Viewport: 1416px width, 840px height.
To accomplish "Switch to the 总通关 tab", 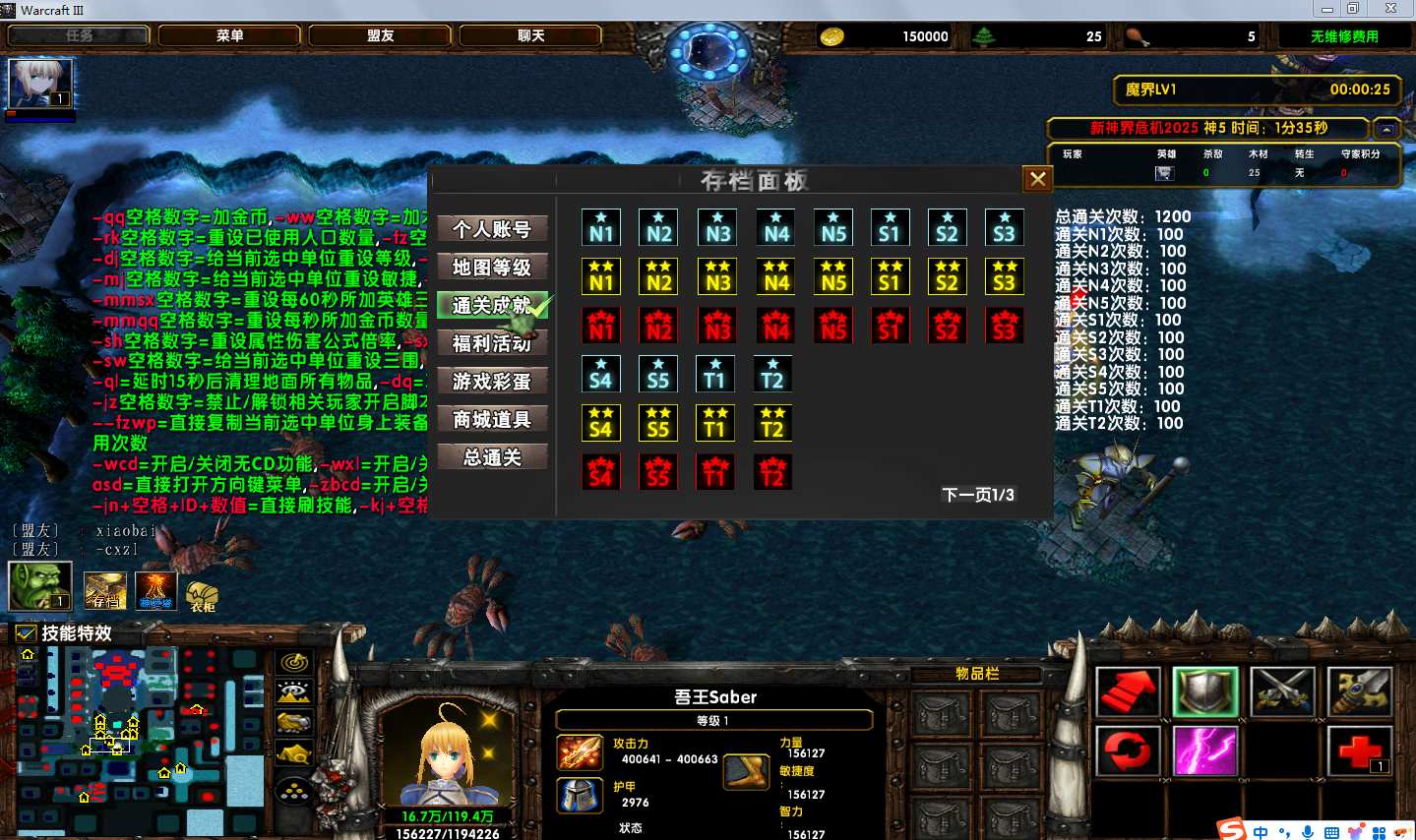I will [492, 457].
